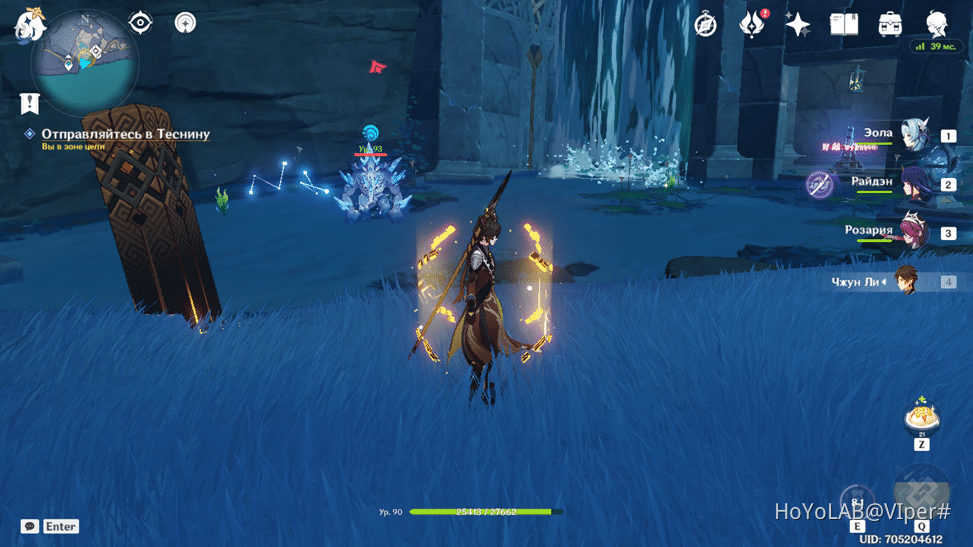Open the character profile screen icon

[937, 25]
